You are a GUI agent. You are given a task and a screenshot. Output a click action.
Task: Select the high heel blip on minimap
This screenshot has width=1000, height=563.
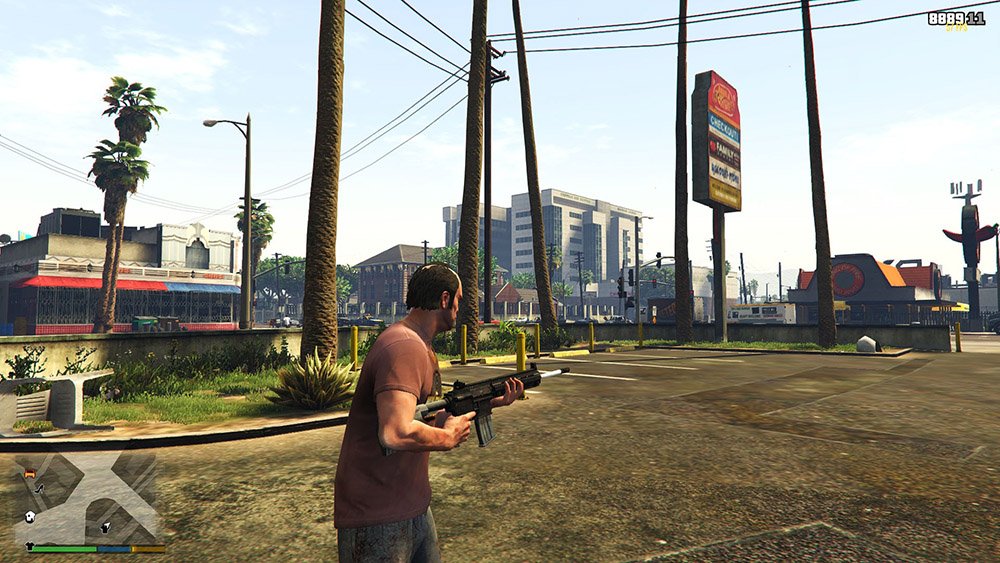(x=39, y=488)
